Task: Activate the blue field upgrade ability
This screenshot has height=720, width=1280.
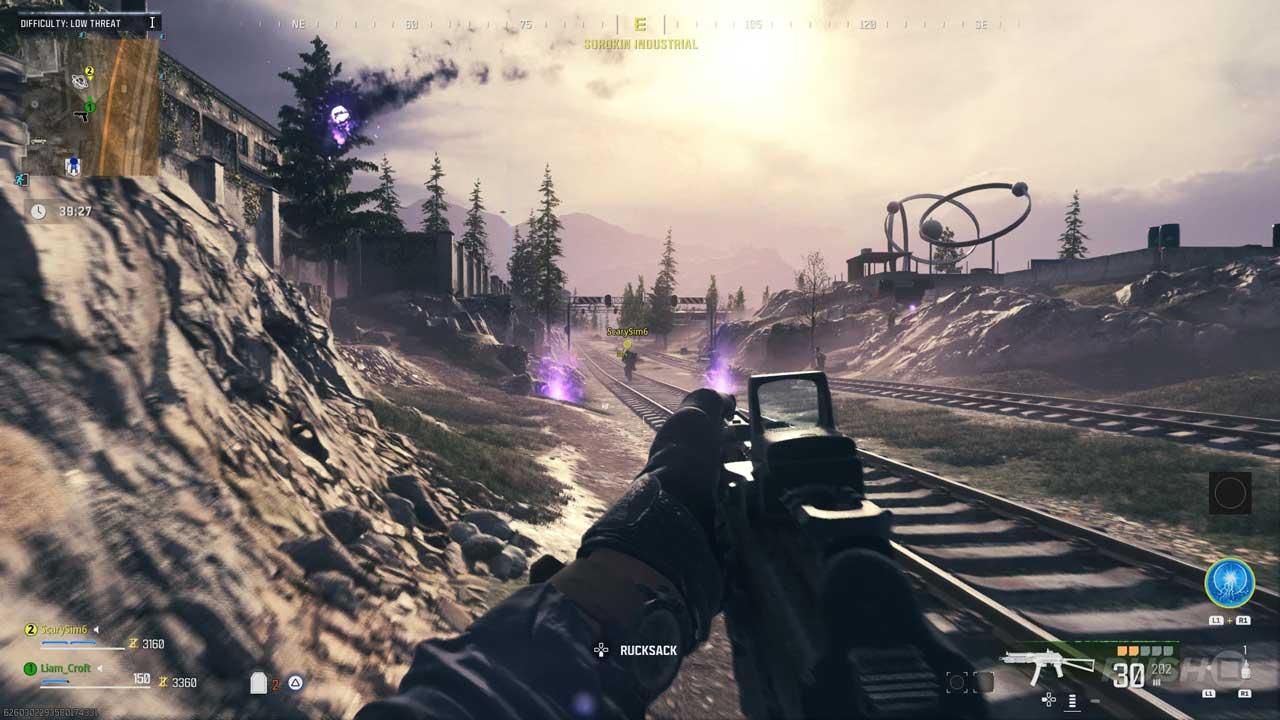Action: (x=1229, y=583)
